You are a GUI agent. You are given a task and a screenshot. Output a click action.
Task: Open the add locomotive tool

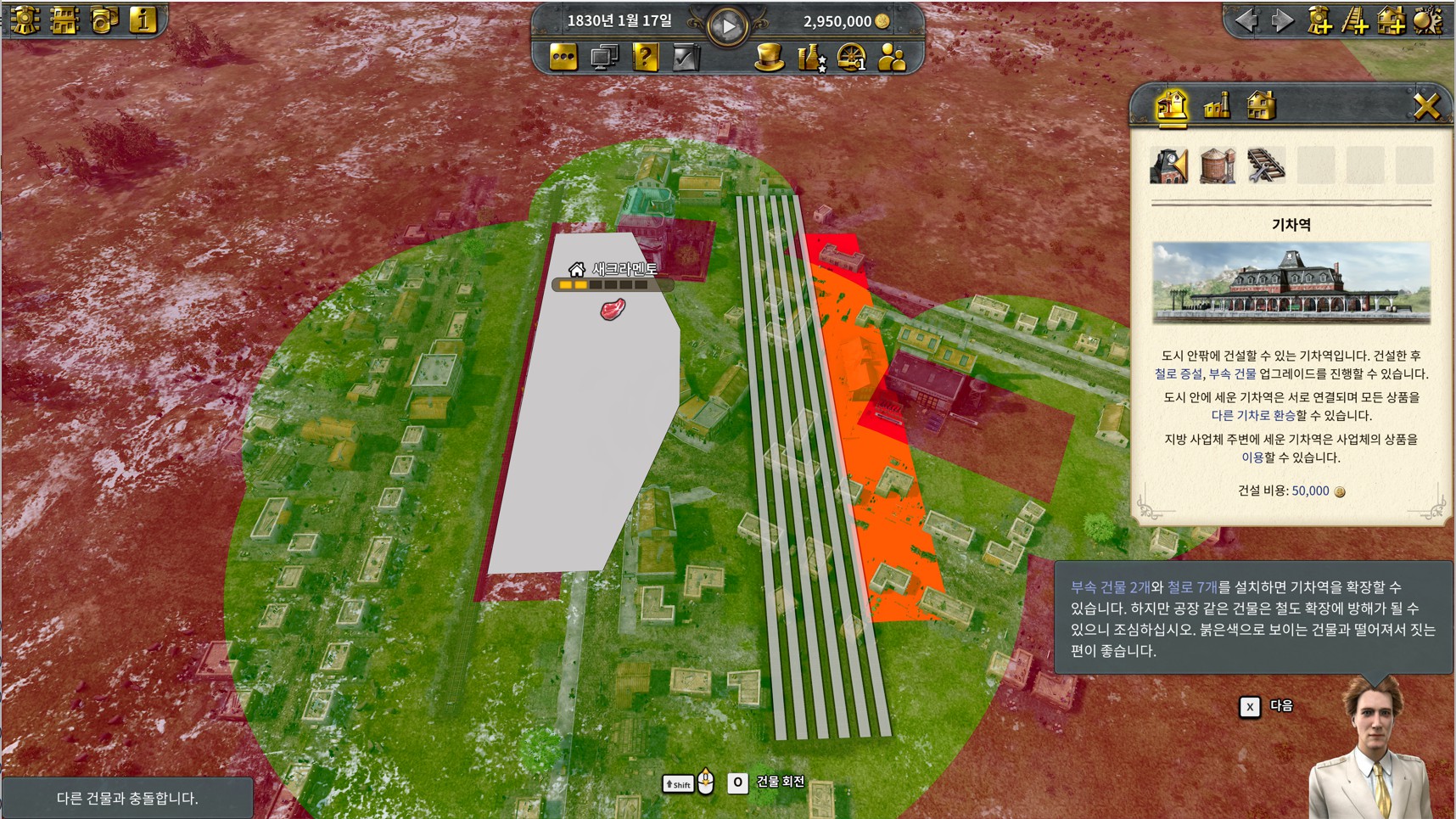1319,20
